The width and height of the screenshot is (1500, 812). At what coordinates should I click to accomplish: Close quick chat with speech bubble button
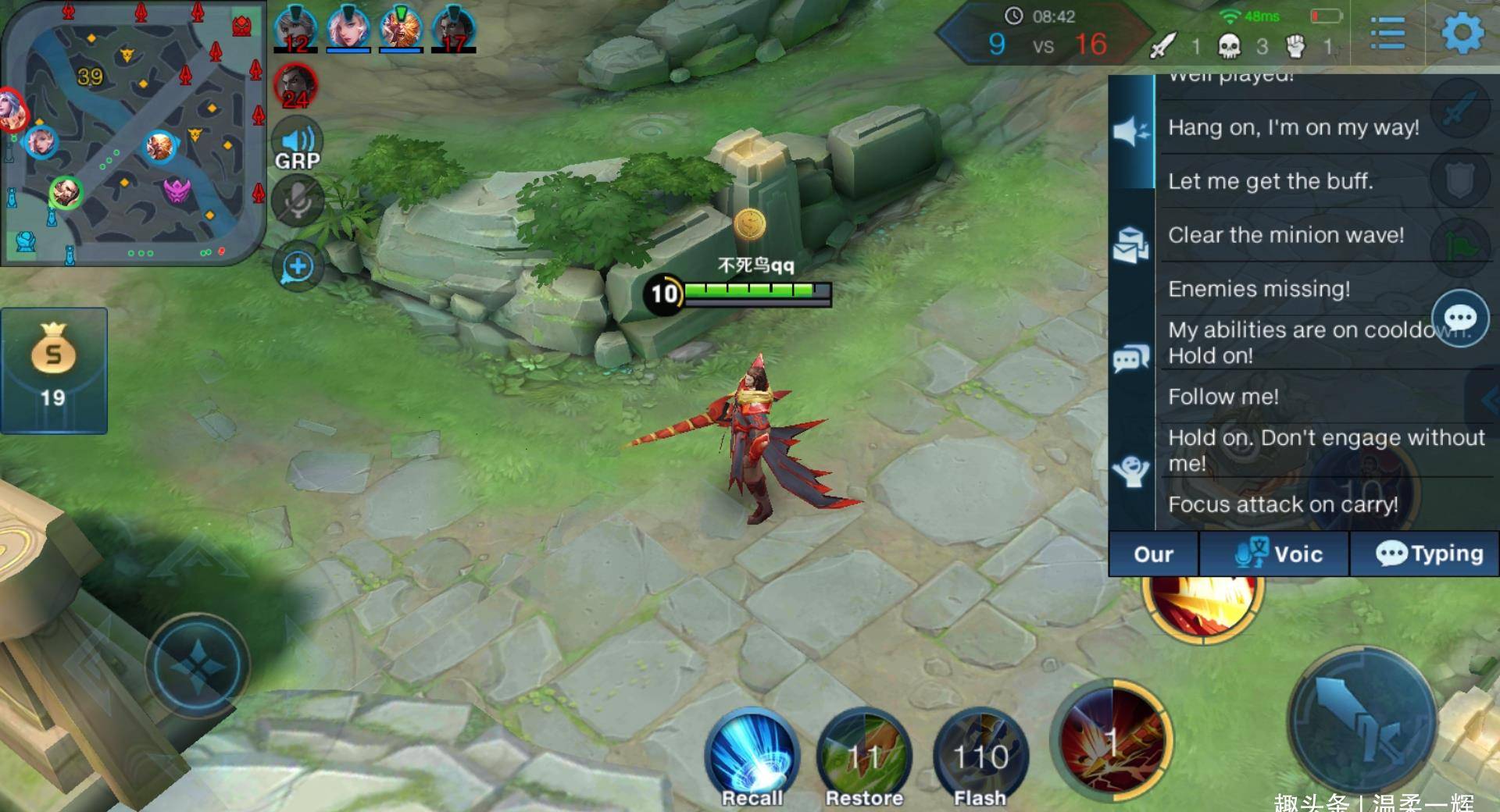coord(1459,318)
